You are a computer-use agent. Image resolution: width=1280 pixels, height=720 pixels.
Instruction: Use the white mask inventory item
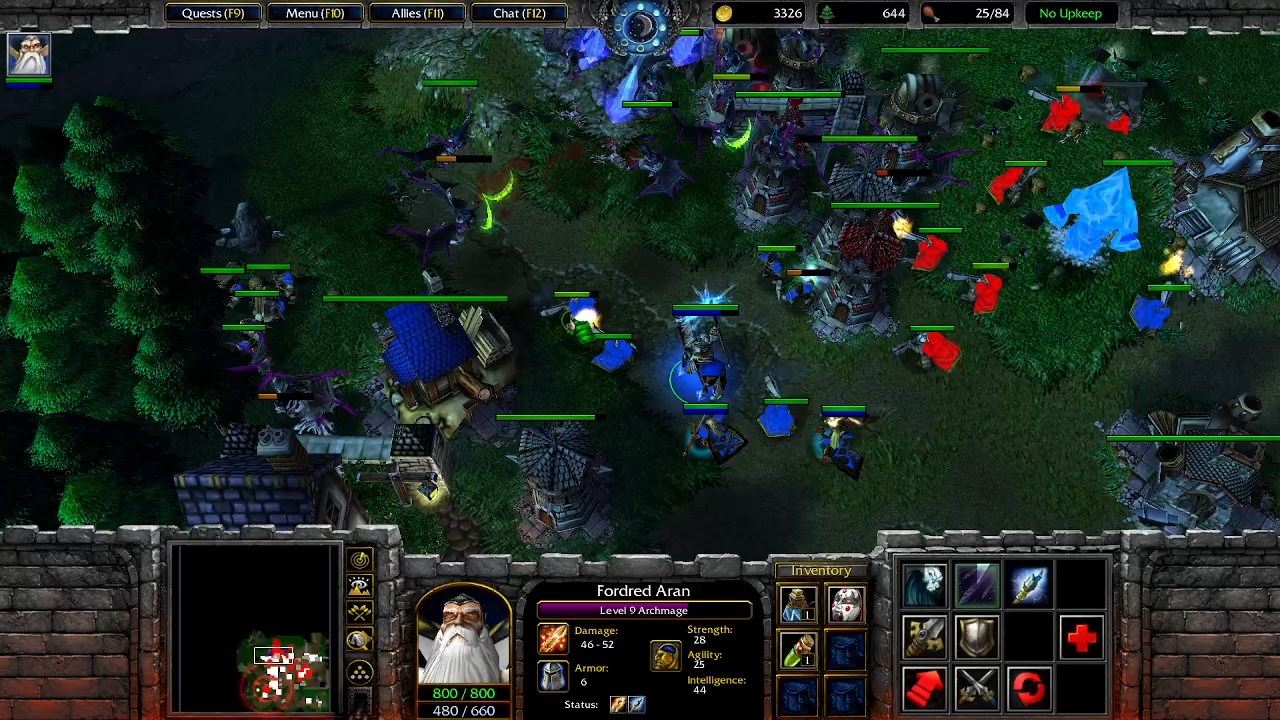click(x=846, y=605)
